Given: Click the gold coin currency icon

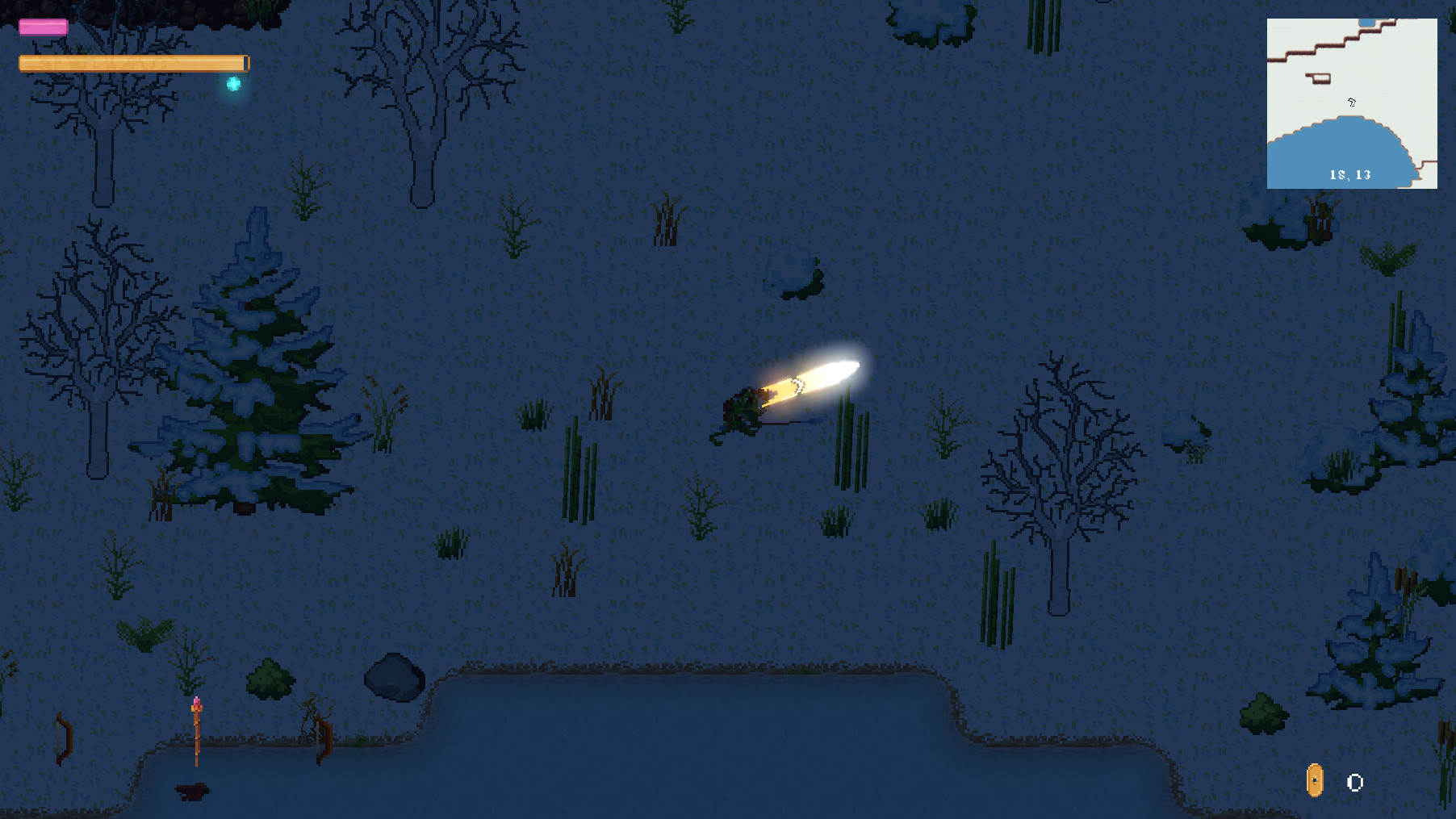Looking at the screenshot, I should tap(1316, 781).
